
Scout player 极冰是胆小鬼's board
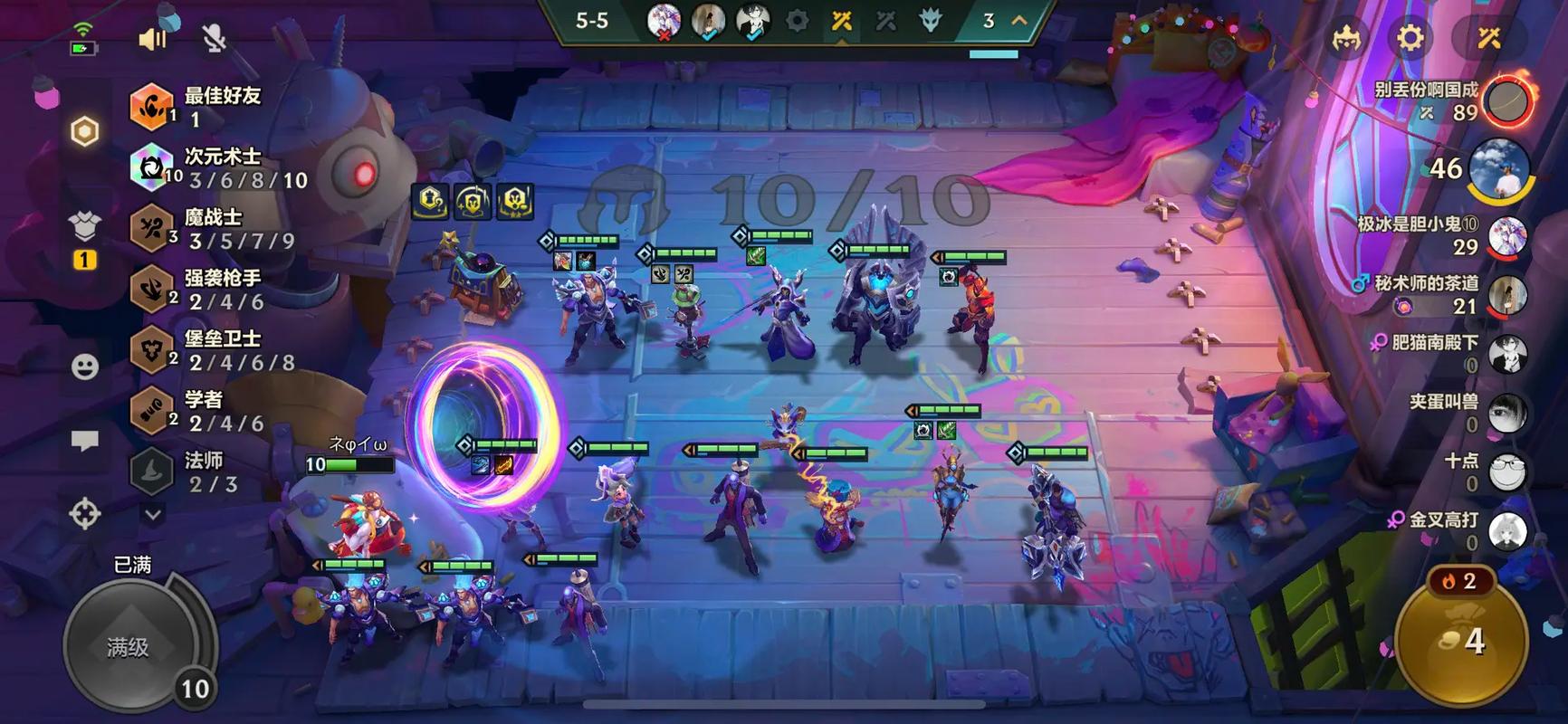pos(1506,235)
